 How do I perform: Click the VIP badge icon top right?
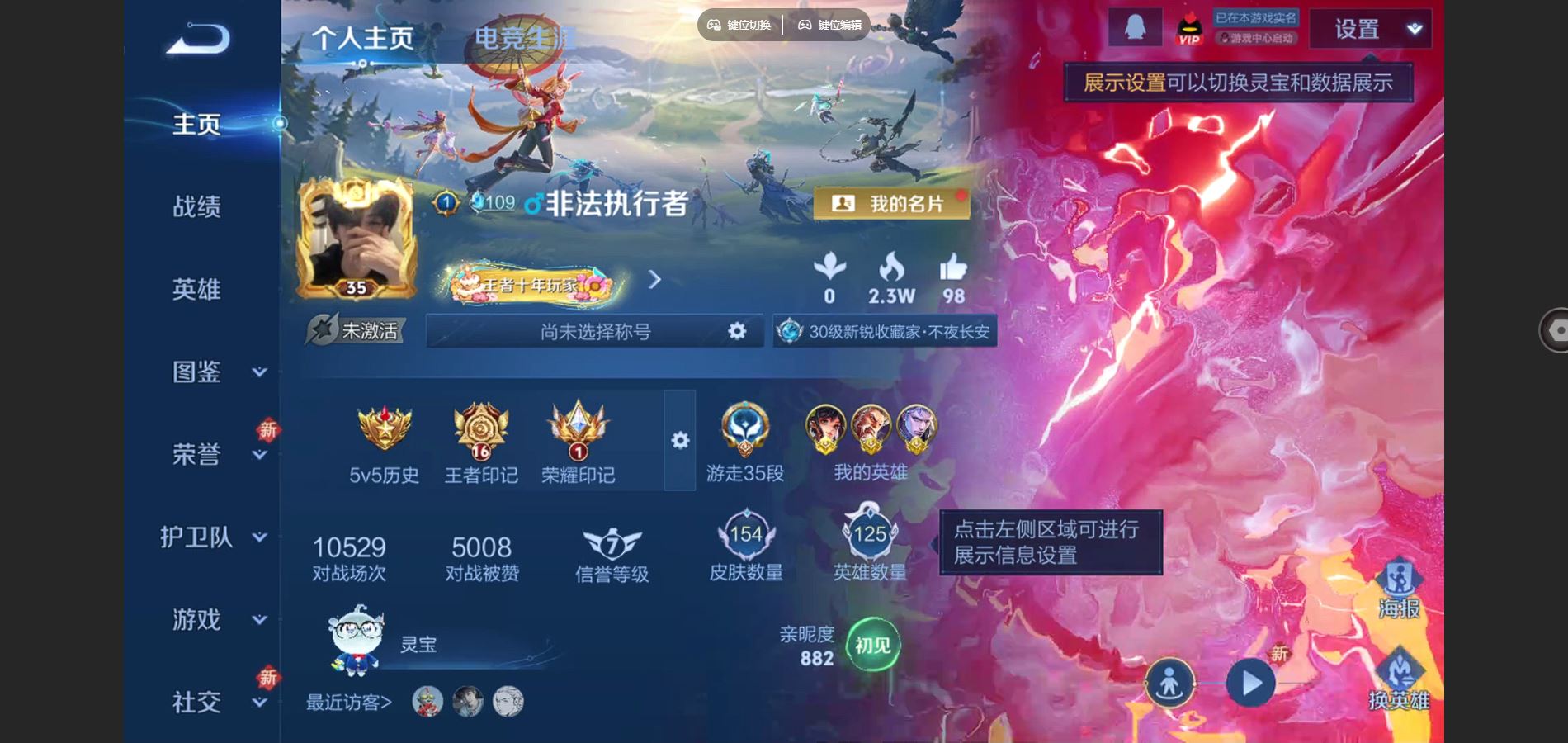click(1188, 27)
